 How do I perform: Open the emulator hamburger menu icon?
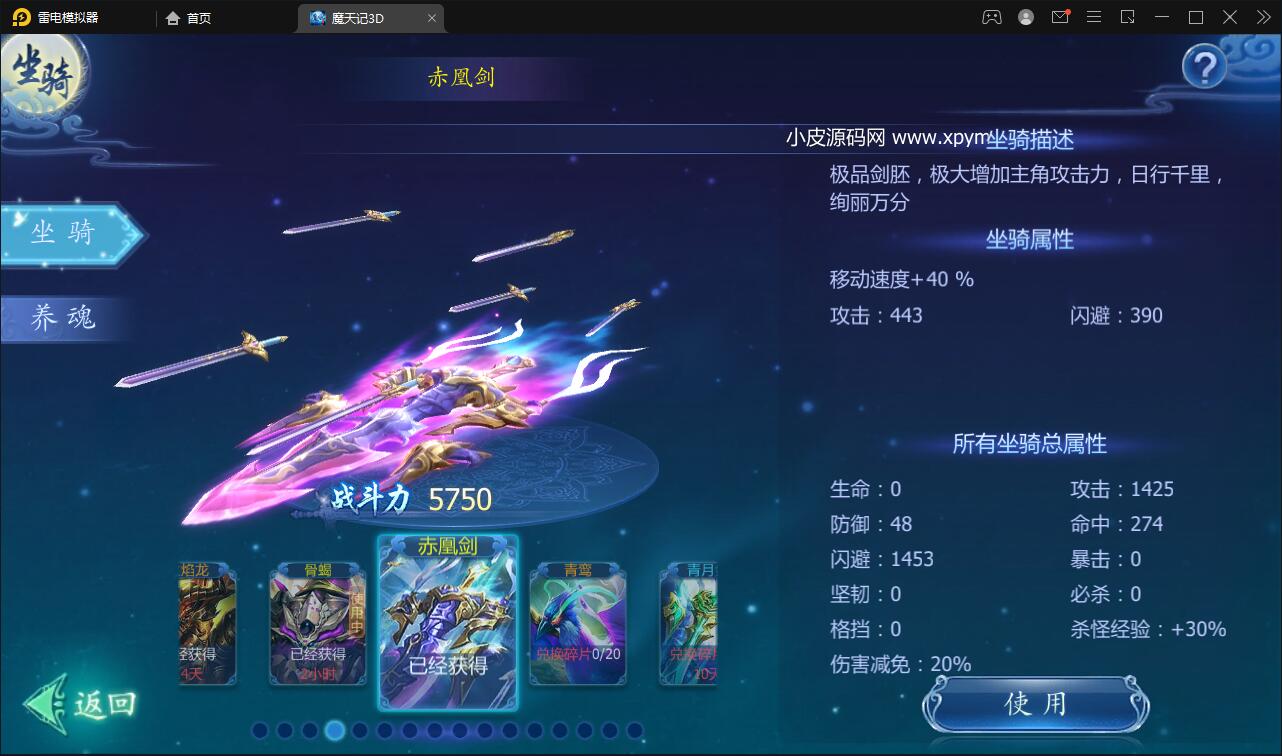click(1094, 17)
